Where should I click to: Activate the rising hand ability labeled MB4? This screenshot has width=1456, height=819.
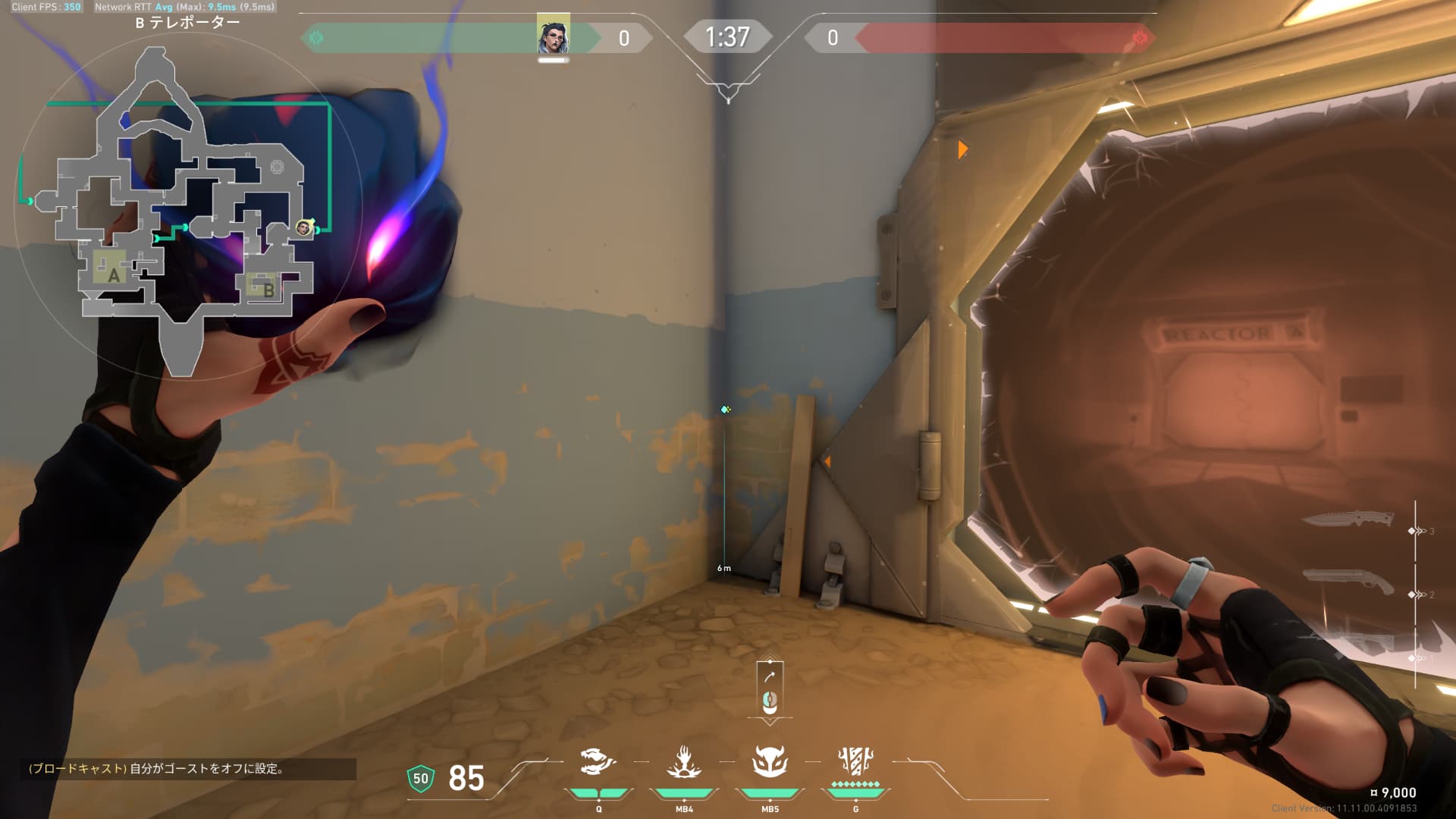point(684,762)
